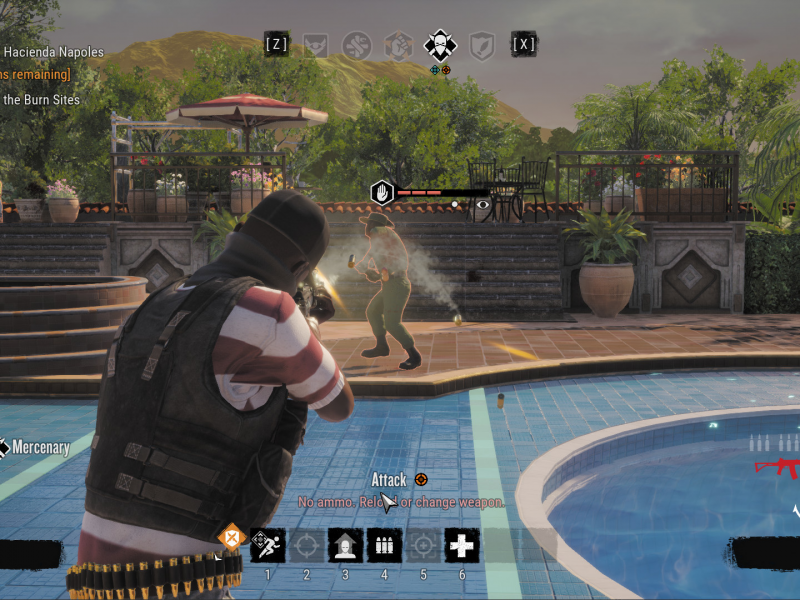The height and width of the screenshot is (600, 800).
Task: Select the masked bandit unit portrait
Action: click(x=440, y=45)
